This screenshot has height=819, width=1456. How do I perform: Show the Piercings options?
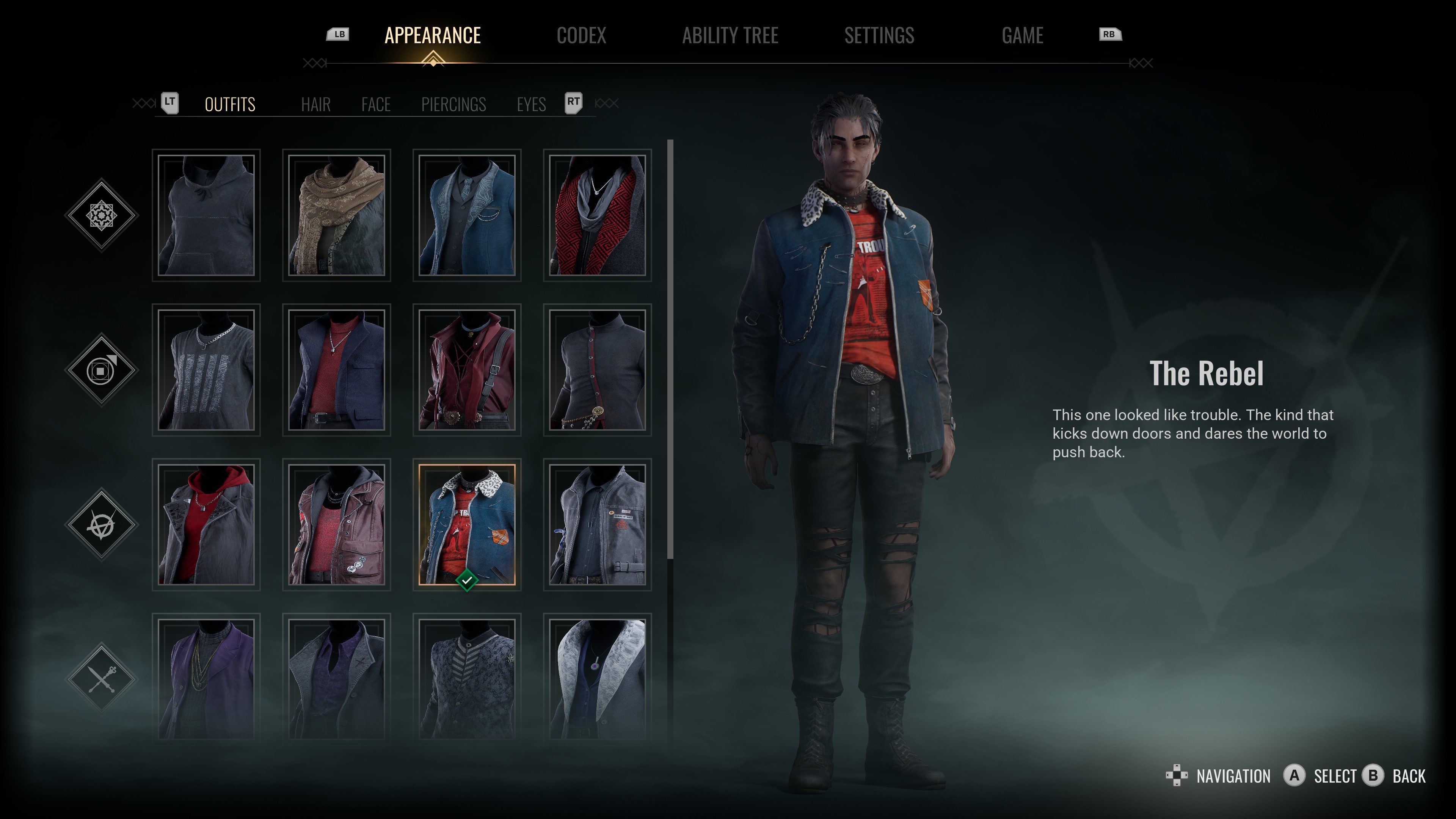point(453,105)
